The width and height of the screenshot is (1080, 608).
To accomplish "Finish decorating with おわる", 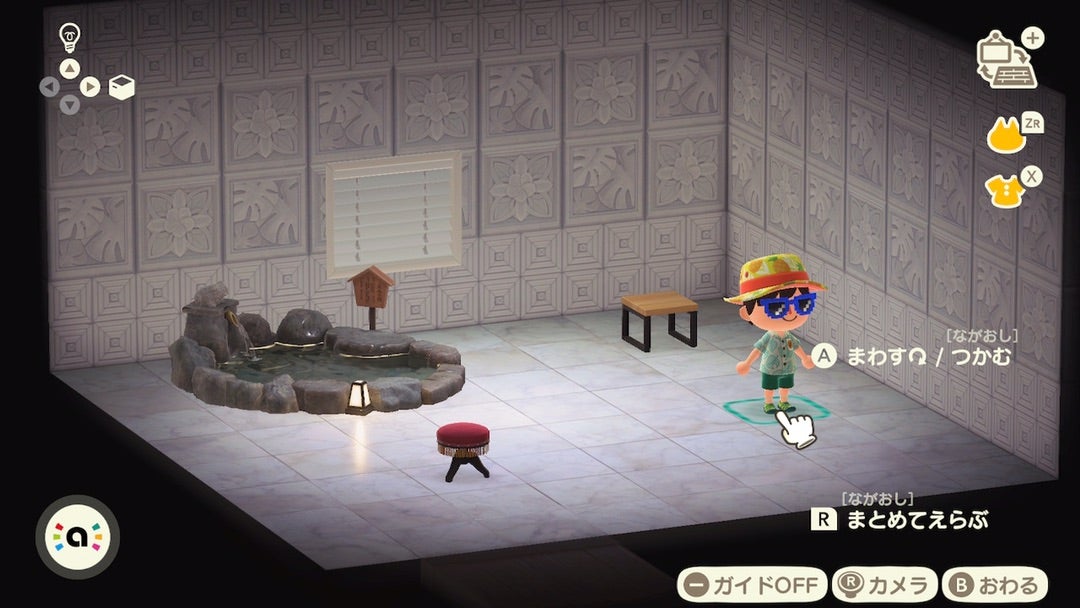I will (x=994, y=584).
